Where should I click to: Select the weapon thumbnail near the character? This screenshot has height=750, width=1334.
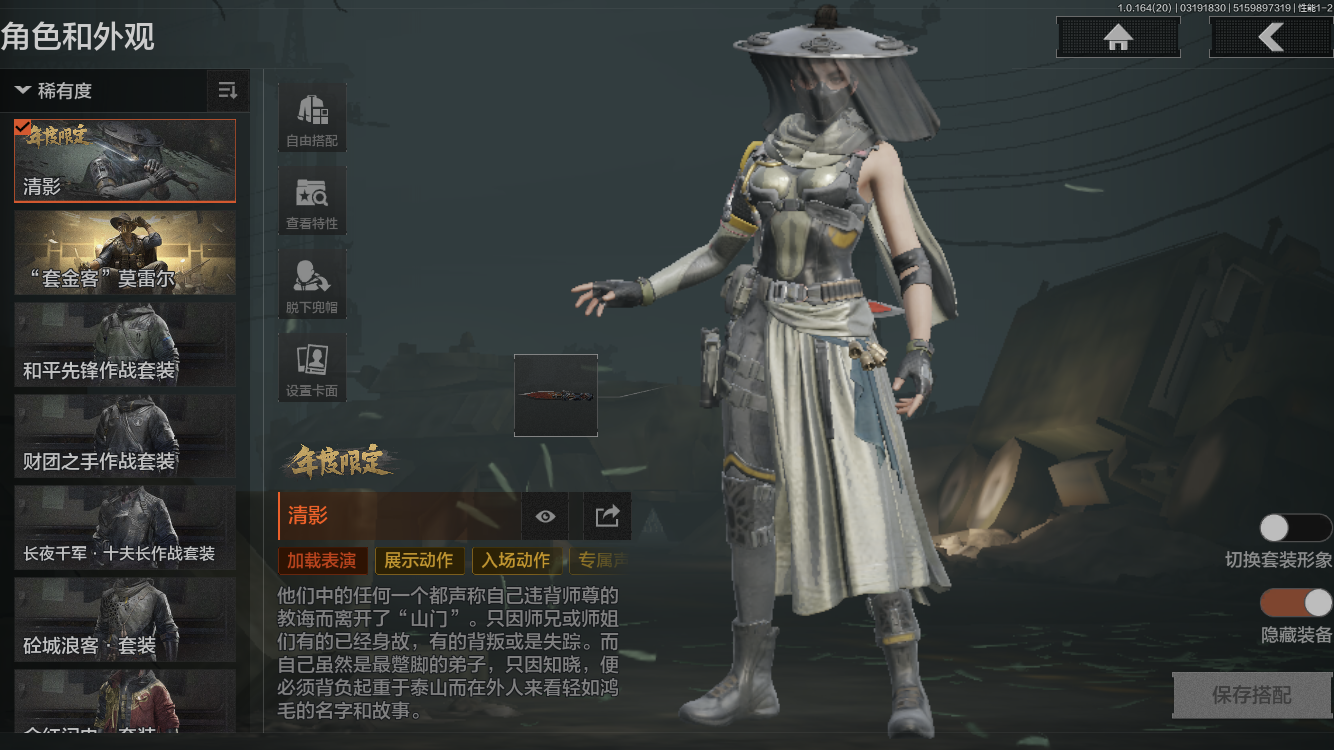pos(556,394)
